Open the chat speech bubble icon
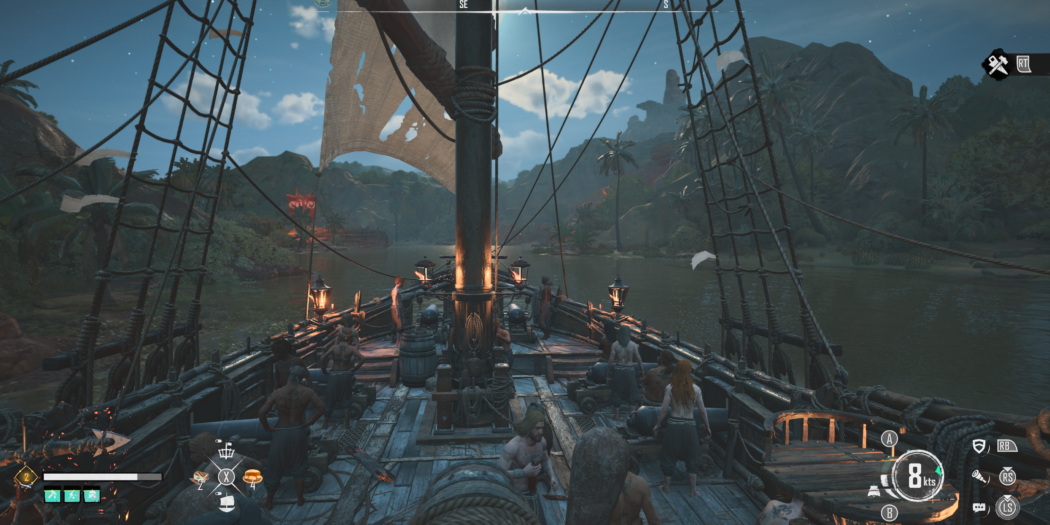1050x525 pixels. click(979, 508)
